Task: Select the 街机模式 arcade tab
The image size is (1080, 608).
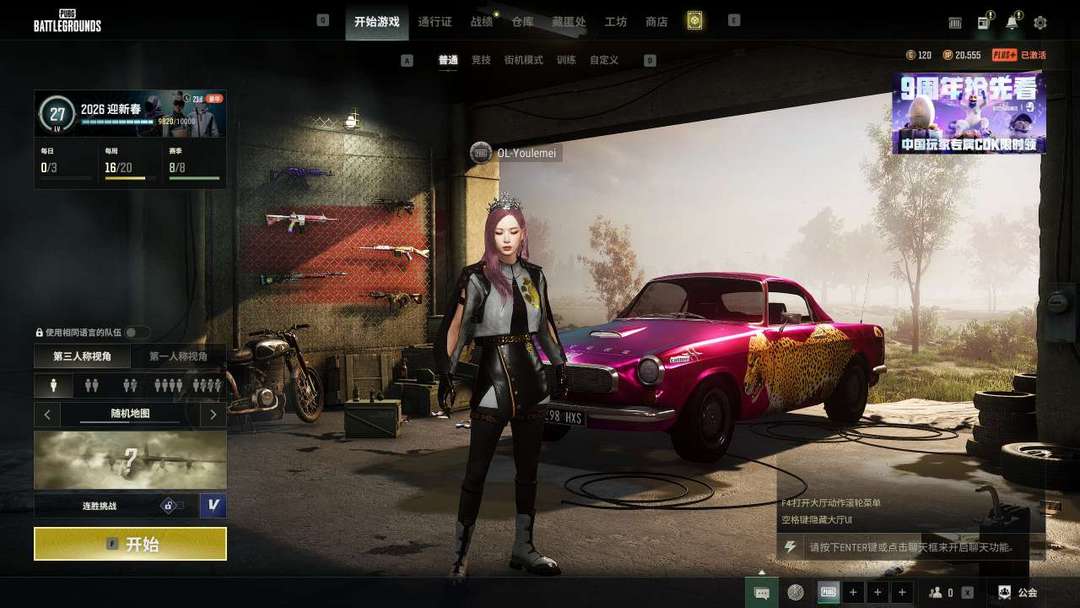Action: [x=523, y=60]
